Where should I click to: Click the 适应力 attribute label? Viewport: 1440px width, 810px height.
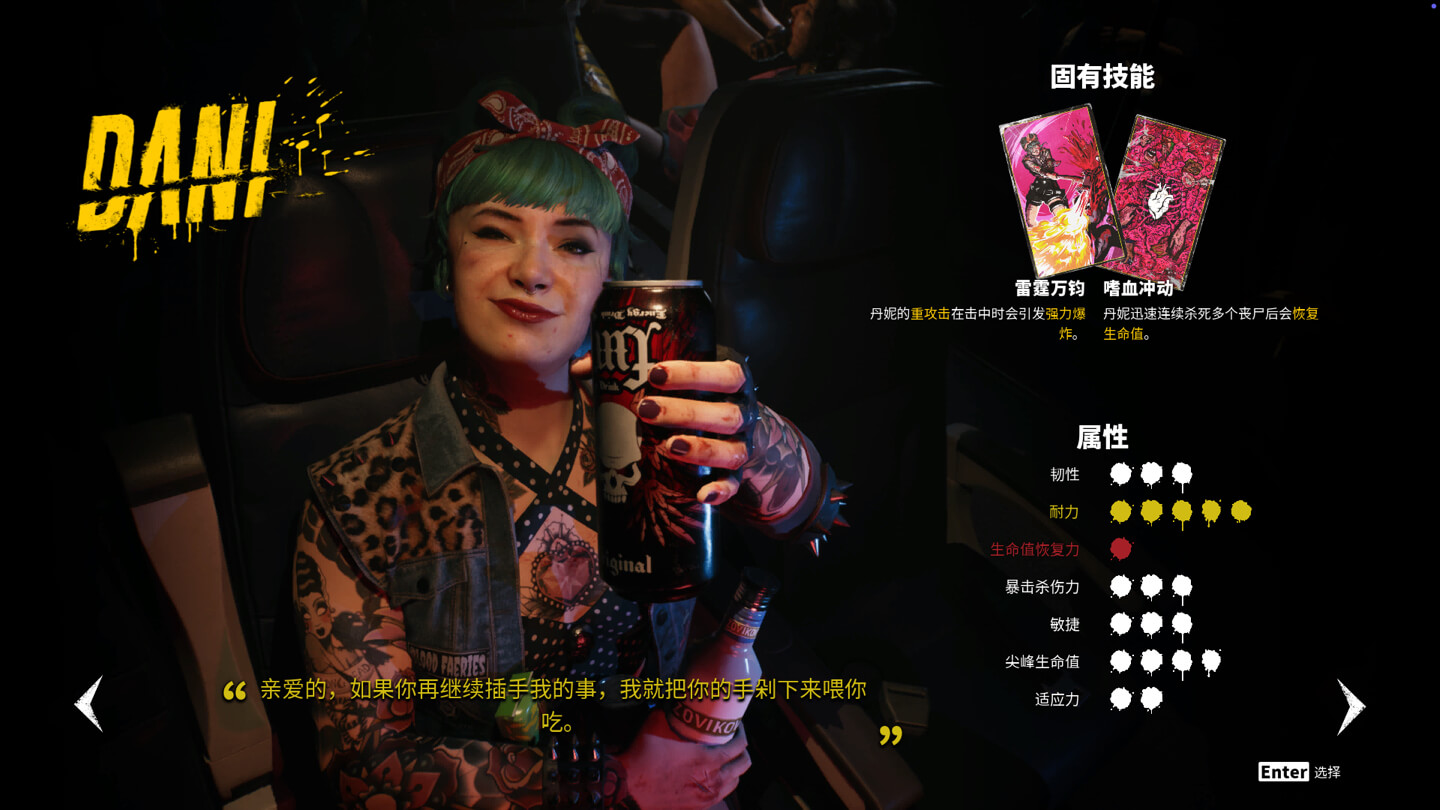pos(1056,700)
